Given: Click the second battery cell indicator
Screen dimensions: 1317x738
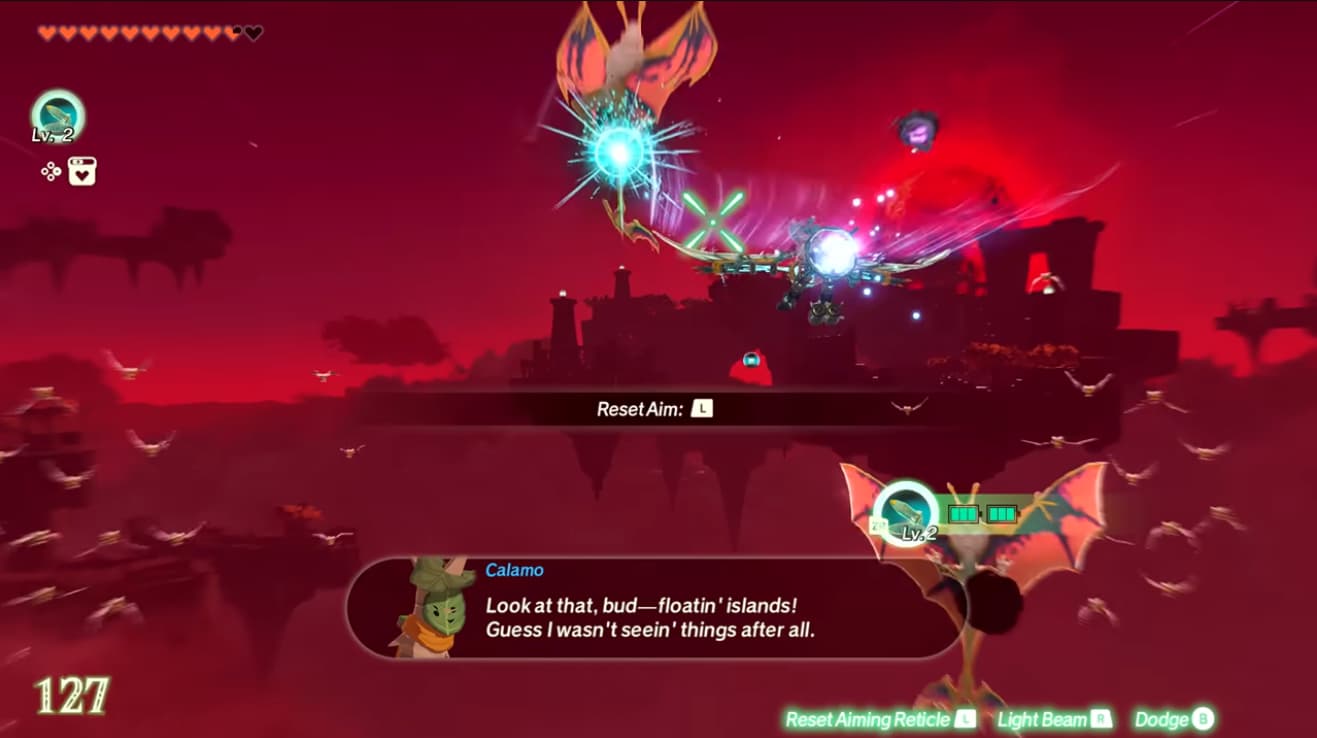Looking at the screenshot, I should click(x=1001, y=514).
